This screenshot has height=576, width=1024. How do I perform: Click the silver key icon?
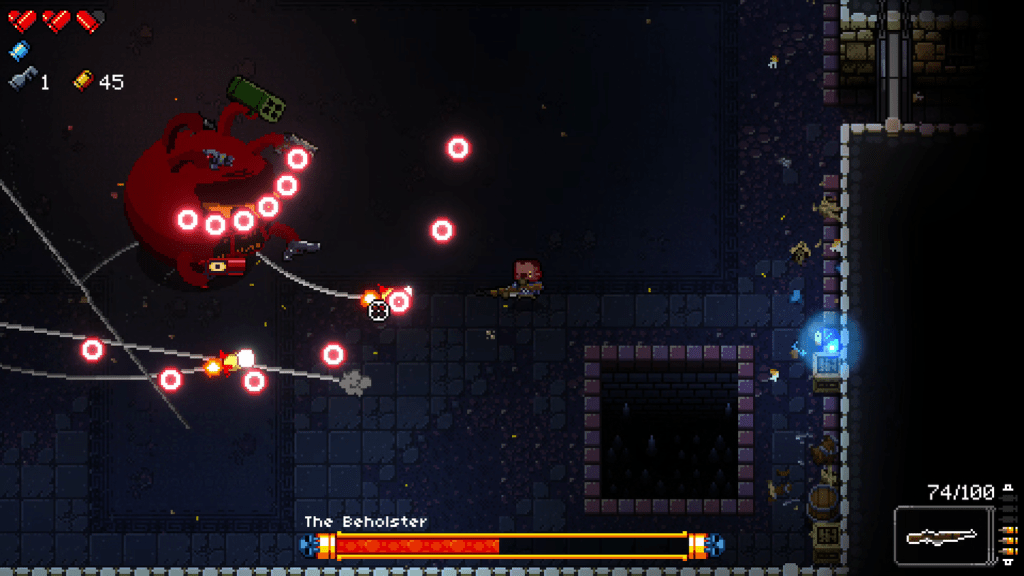click(21, 81)
